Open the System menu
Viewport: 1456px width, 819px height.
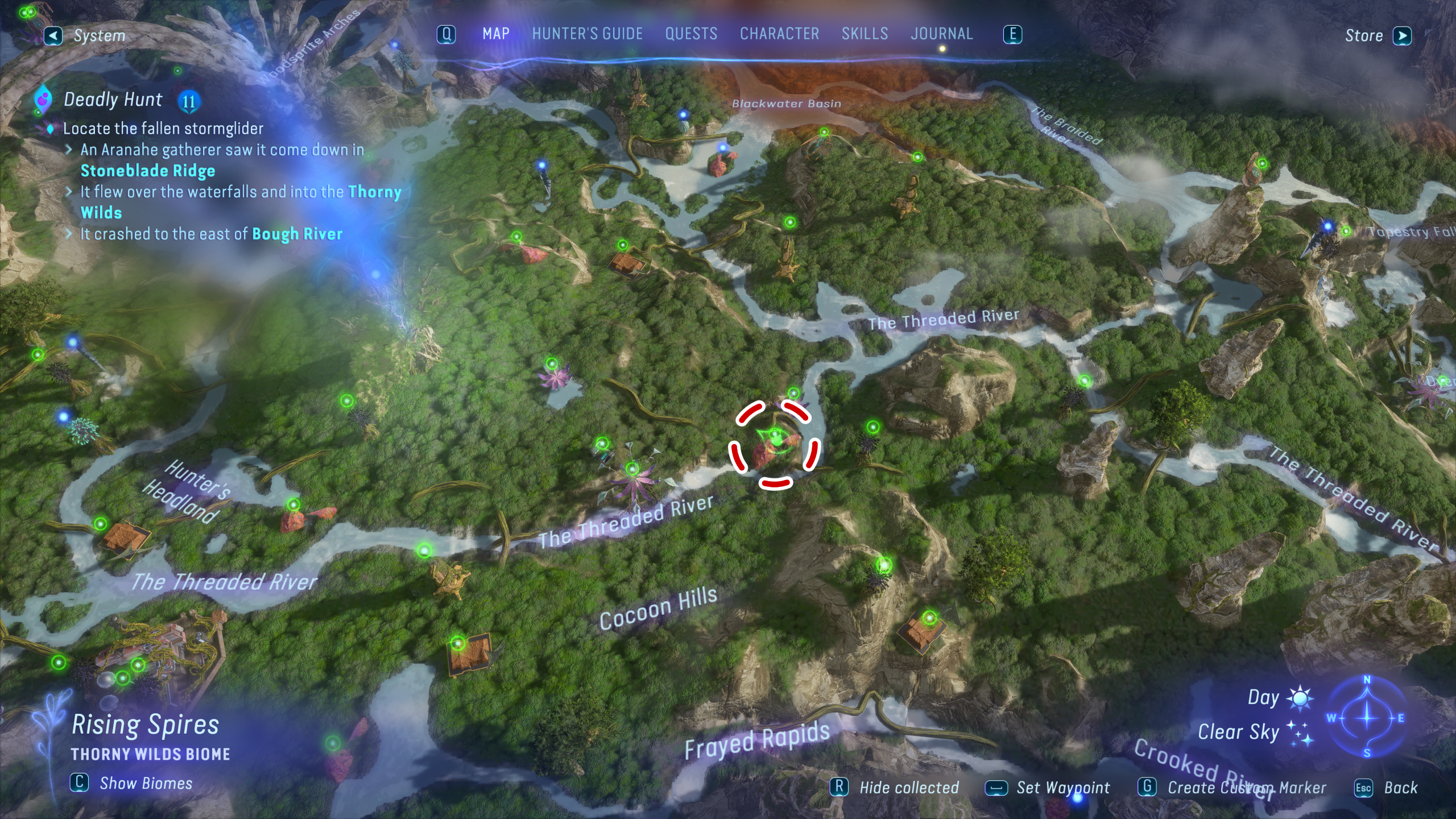(86, 36)
